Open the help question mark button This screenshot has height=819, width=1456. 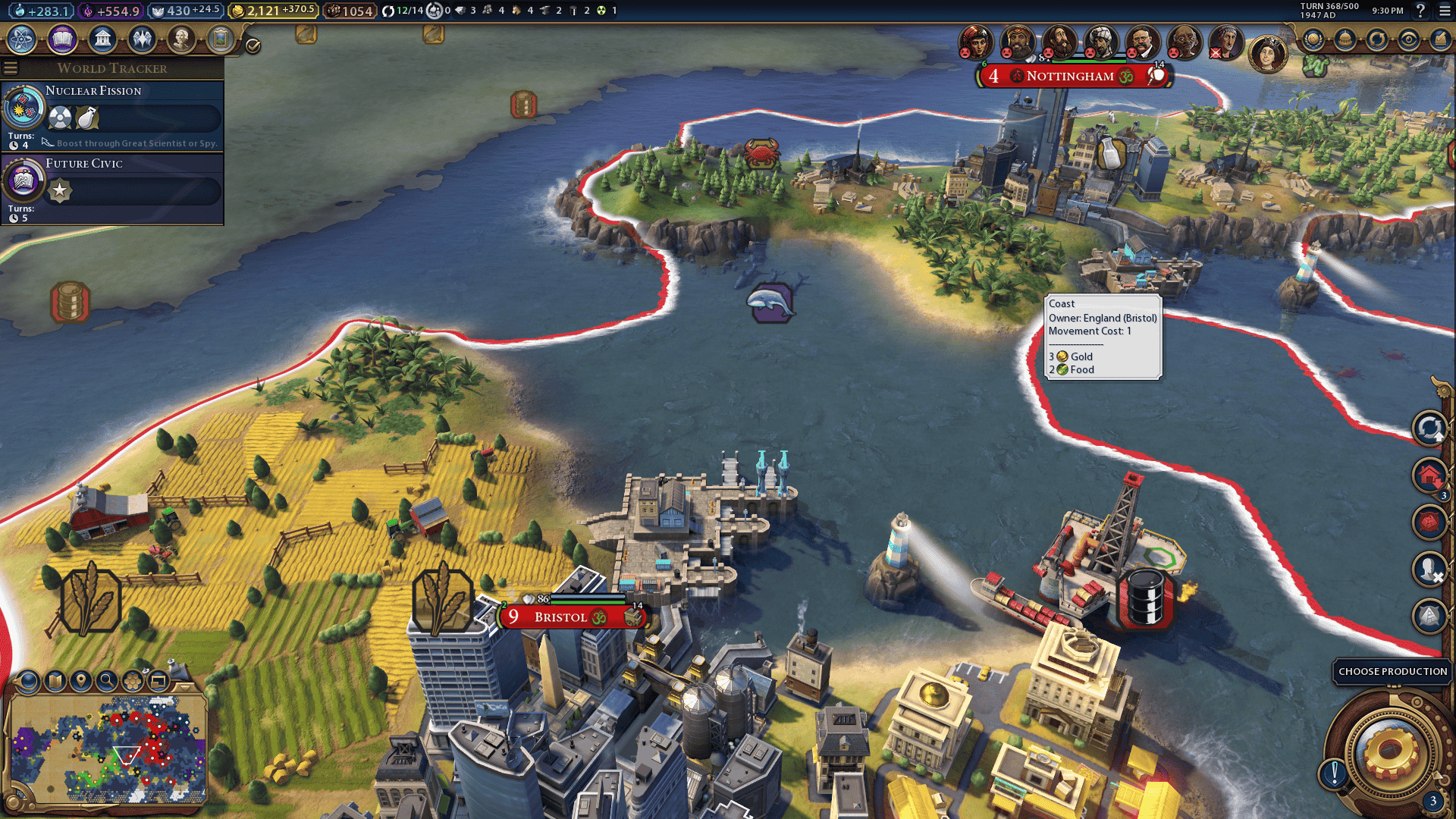(1420, 11)
